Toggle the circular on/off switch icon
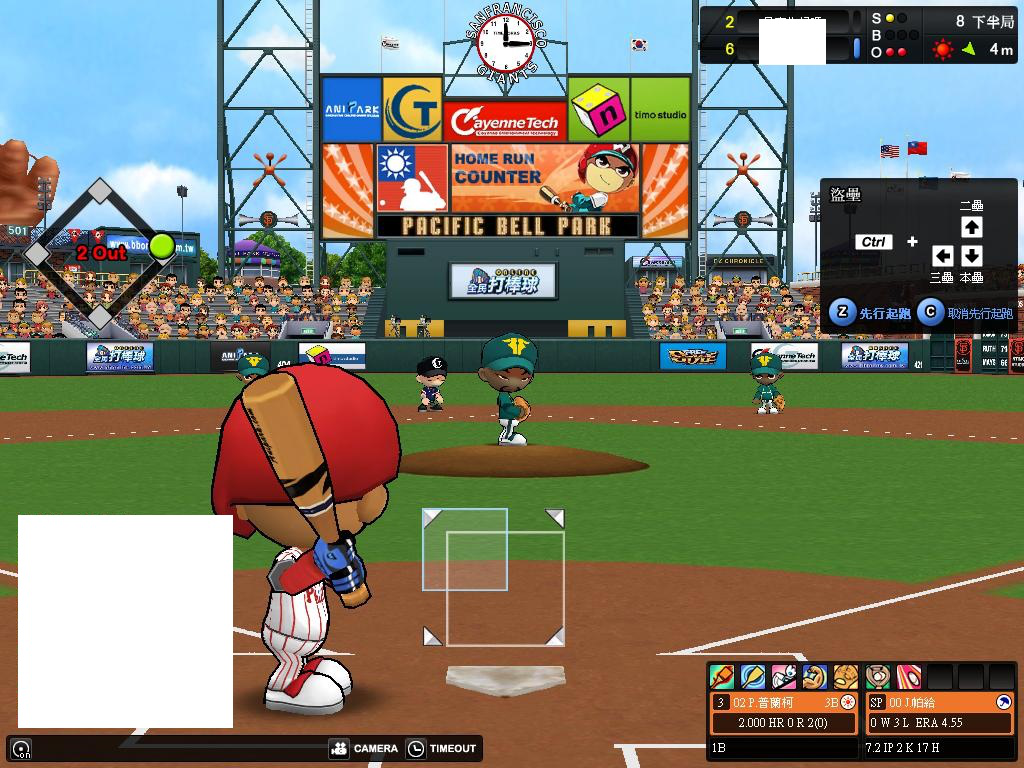 pyautogui.click(x=21, y=748)
